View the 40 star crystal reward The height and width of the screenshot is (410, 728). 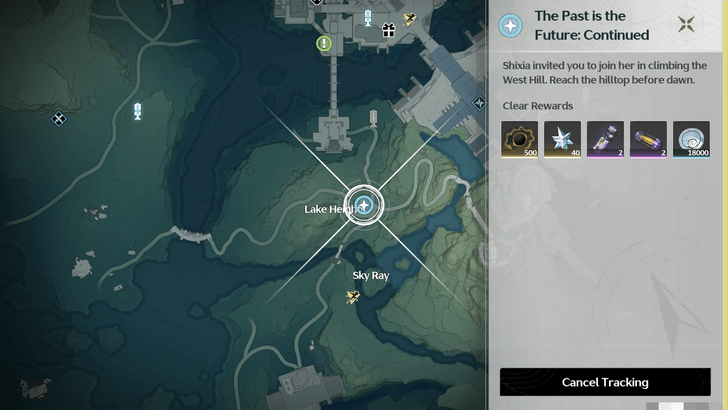562,140
